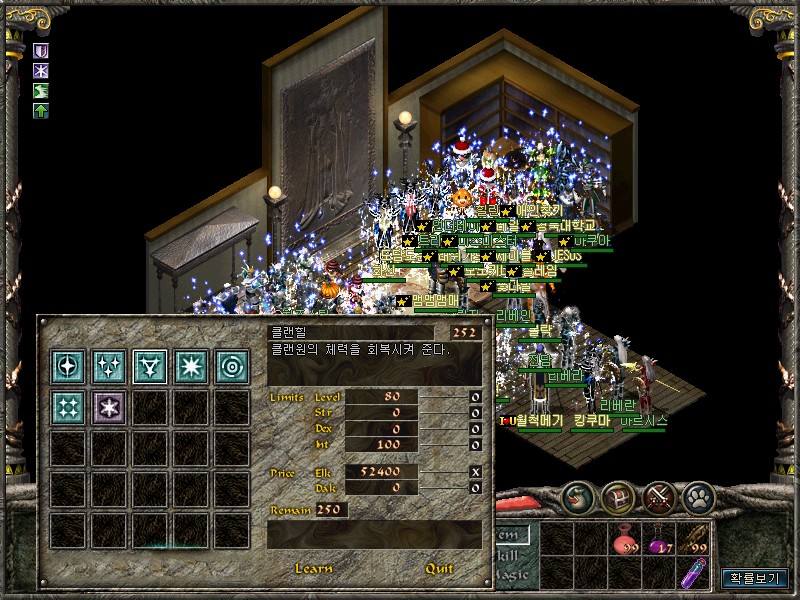Pick the eight-pointed starburst spell icon

(190, 365)
